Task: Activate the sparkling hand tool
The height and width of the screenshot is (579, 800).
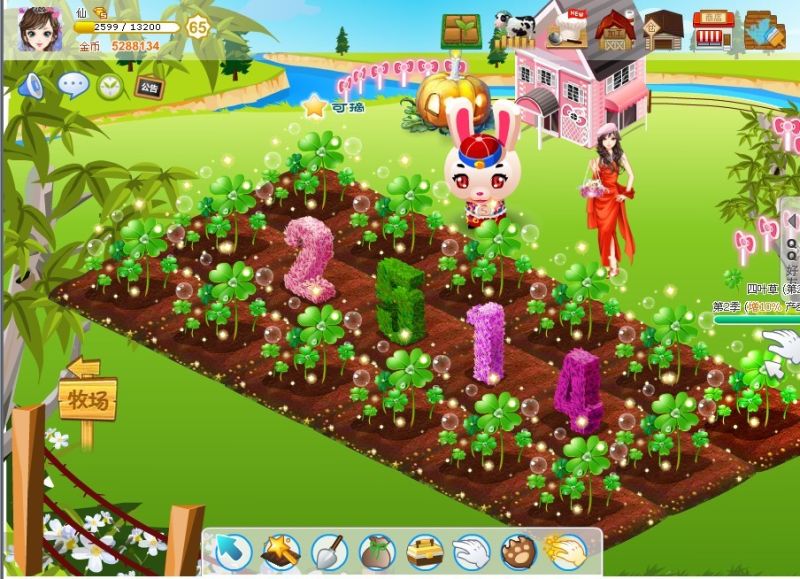Action: [x=566, y=551]
